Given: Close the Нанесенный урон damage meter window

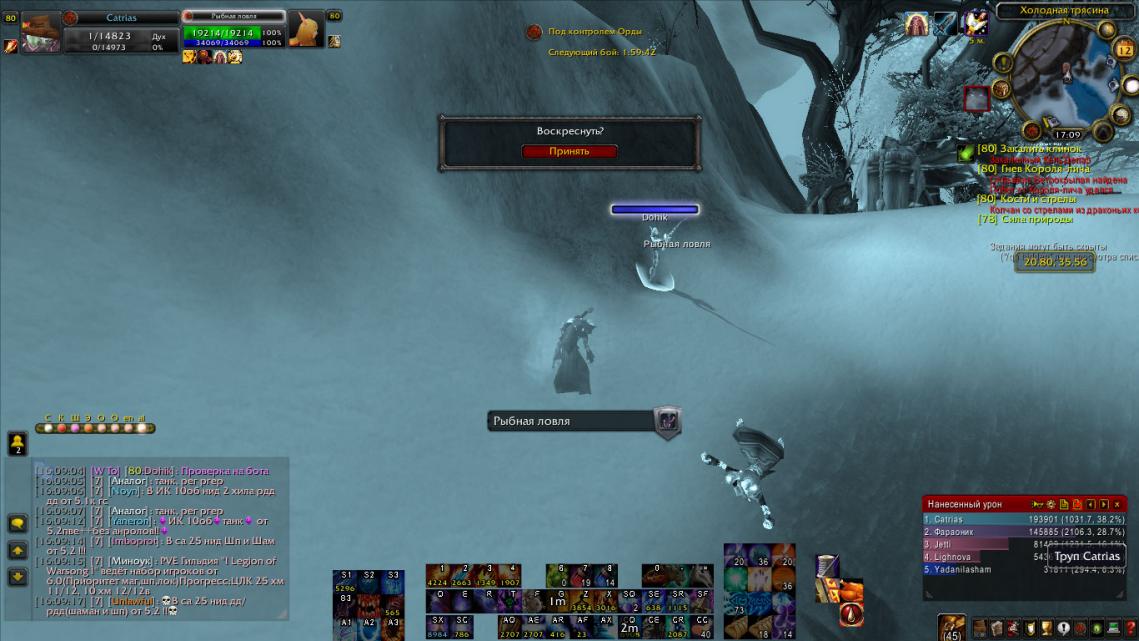Looking at the screenshot, I should click(1117, 504).
